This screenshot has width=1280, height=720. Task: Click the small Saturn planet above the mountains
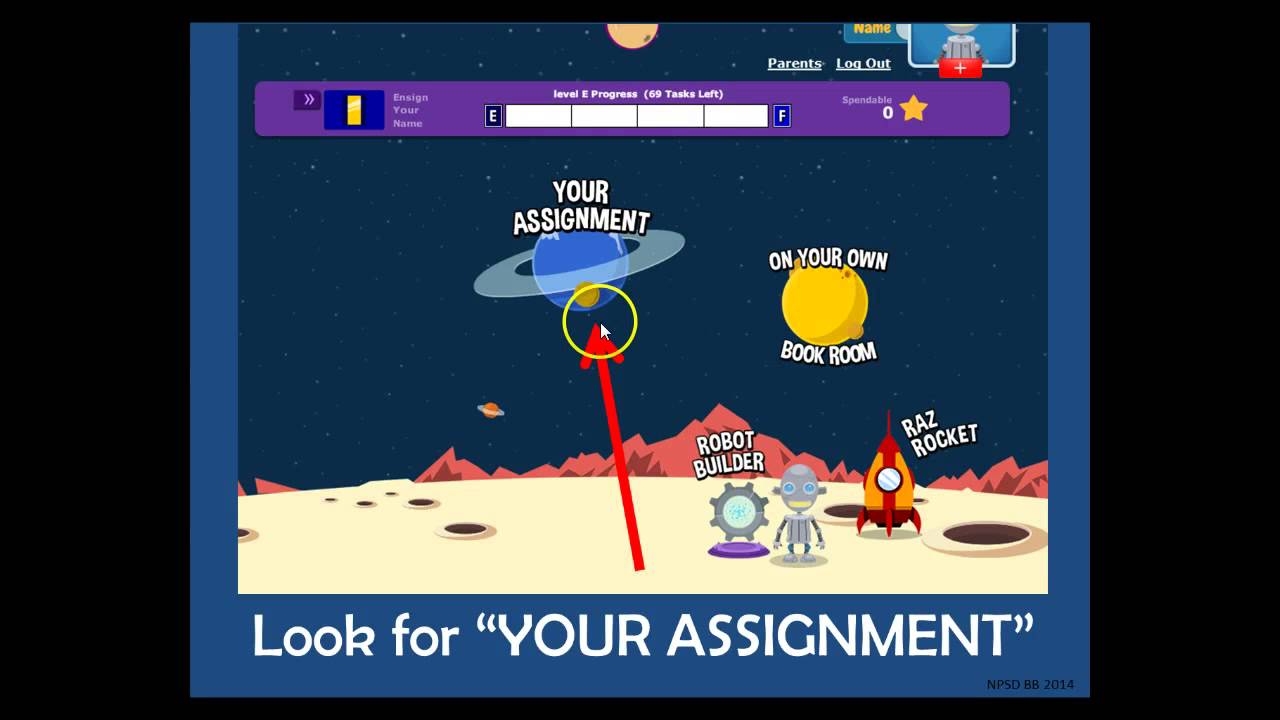(x=488, y=410)
